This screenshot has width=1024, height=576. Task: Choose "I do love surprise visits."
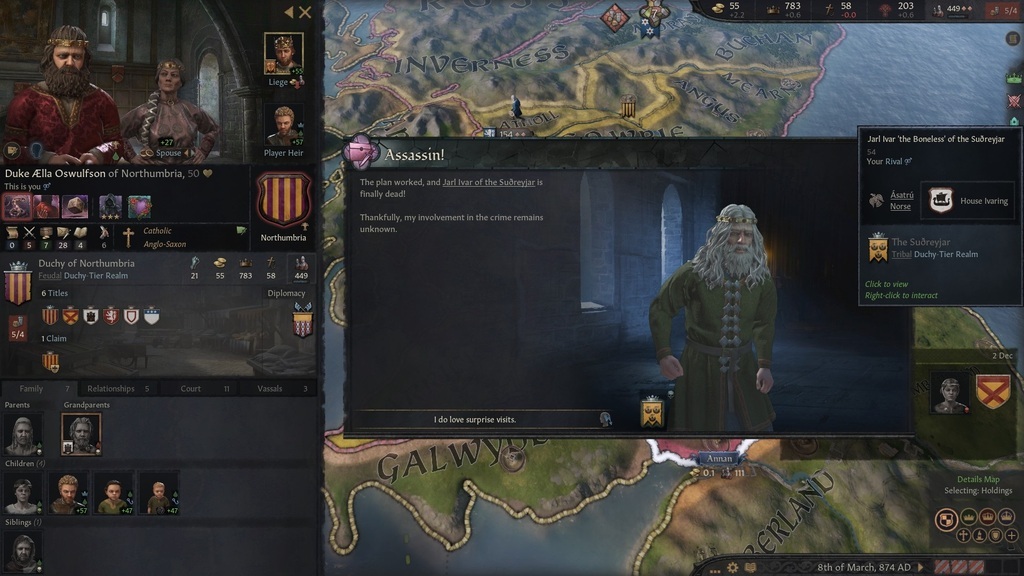475,419
